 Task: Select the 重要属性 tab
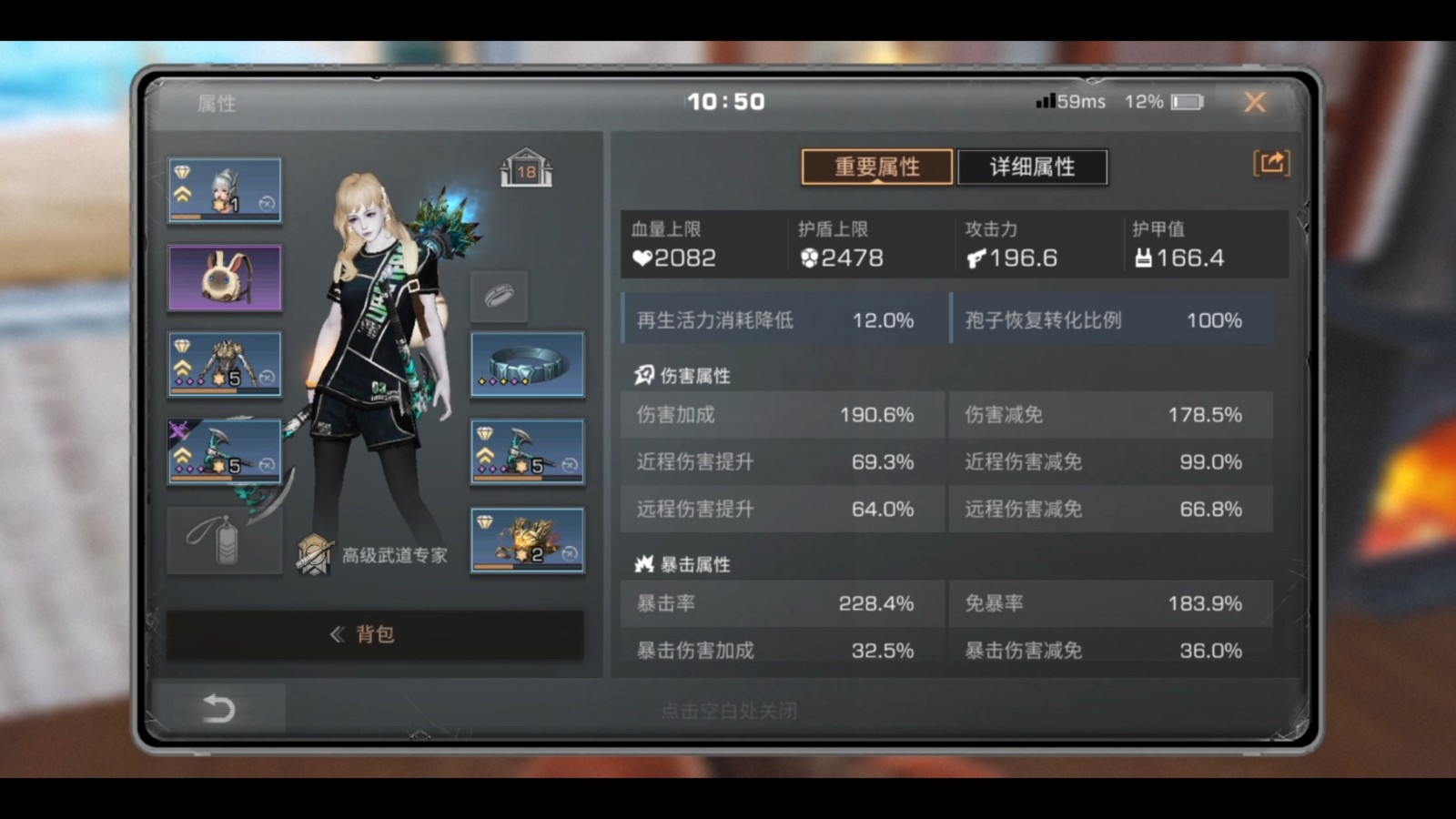coord(875,167)
